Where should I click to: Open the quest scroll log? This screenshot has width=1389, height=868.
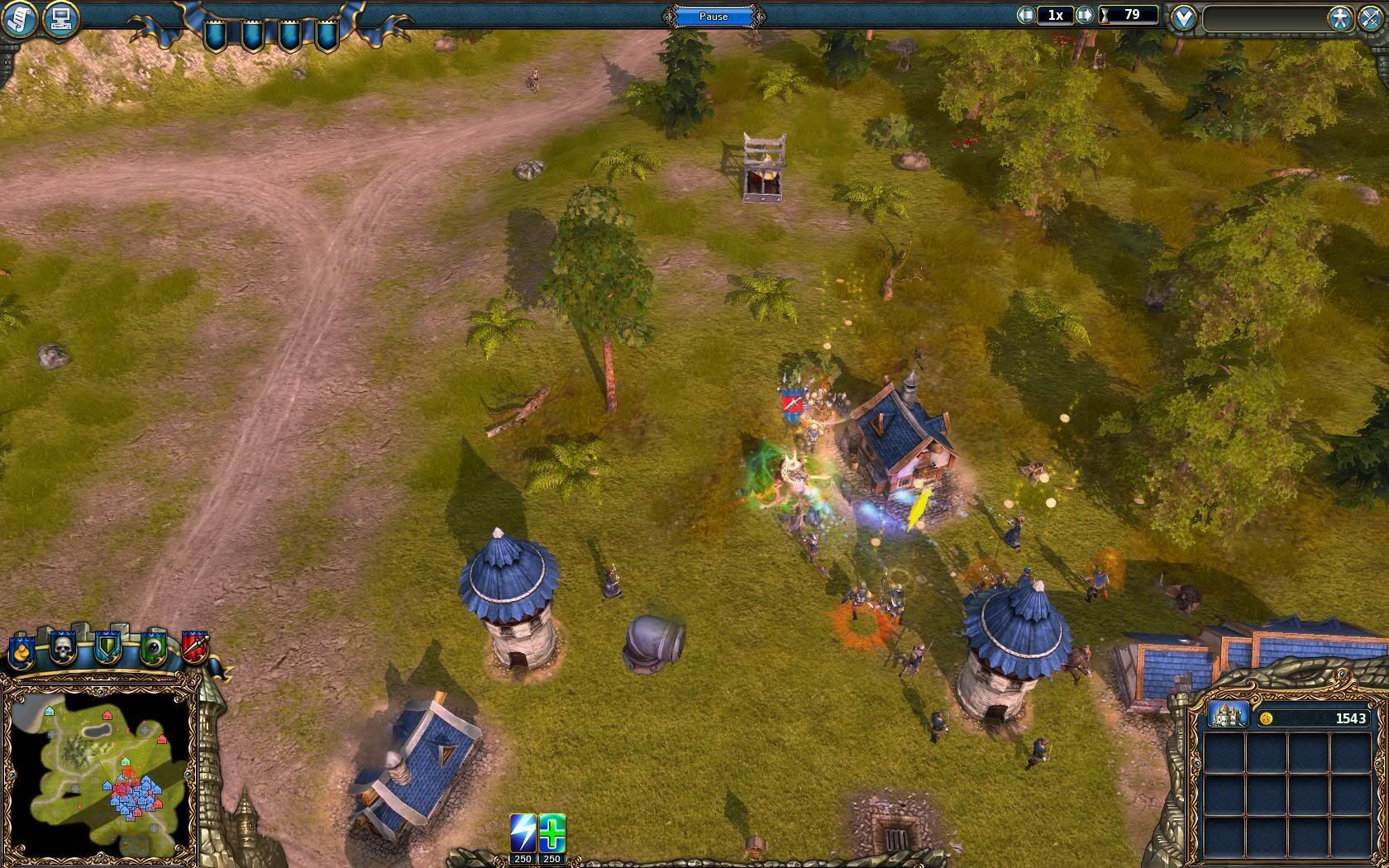point(20,18)
